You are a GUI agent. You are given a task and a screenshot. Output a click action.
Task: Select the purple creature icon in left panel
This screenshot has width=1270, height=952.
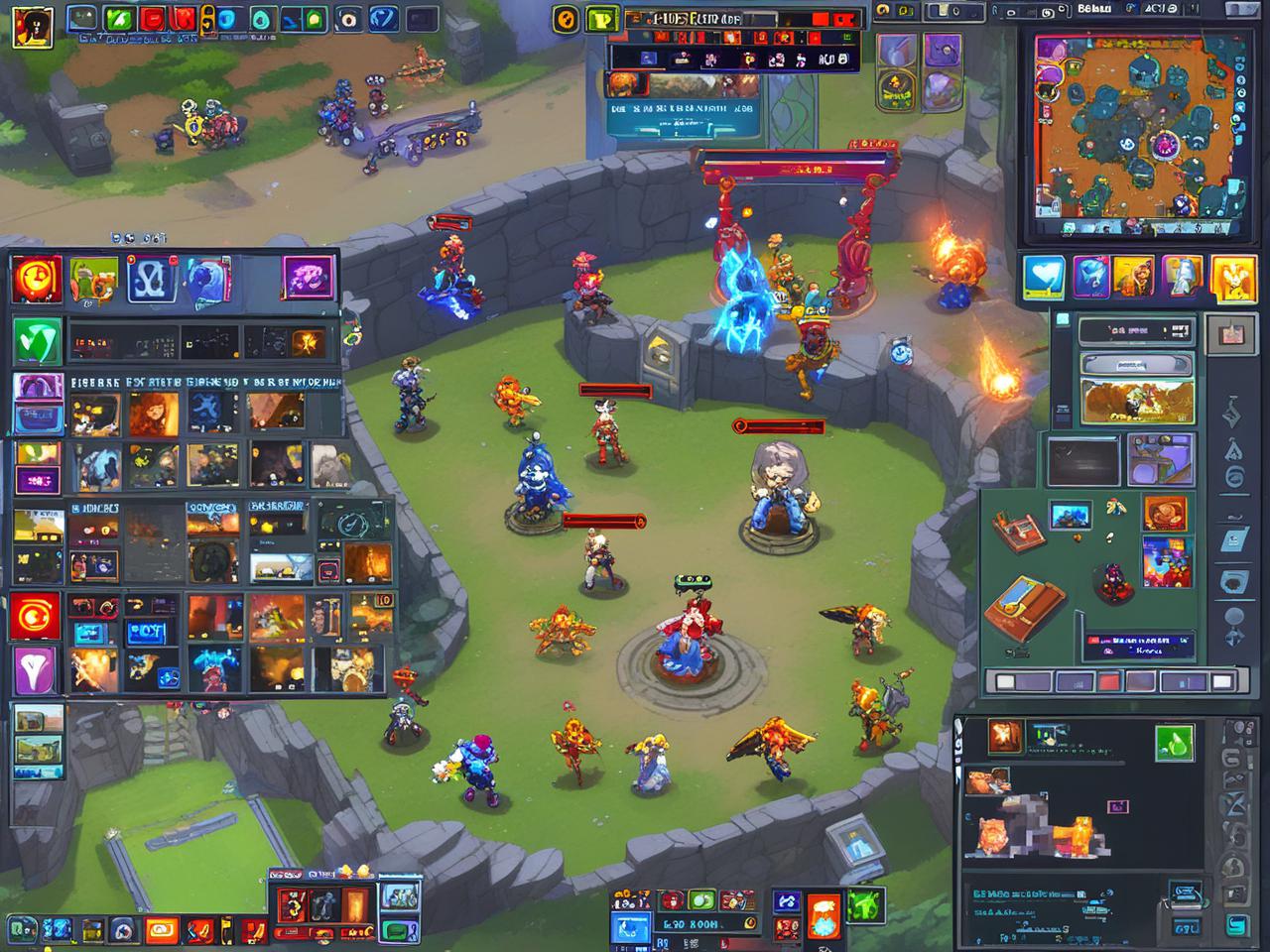308,278
